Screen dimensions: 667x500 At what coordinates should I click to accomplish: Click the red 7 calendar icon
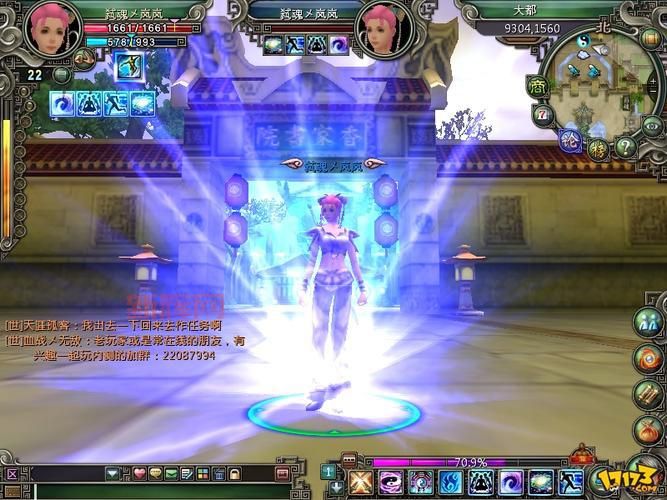(544, 116)
